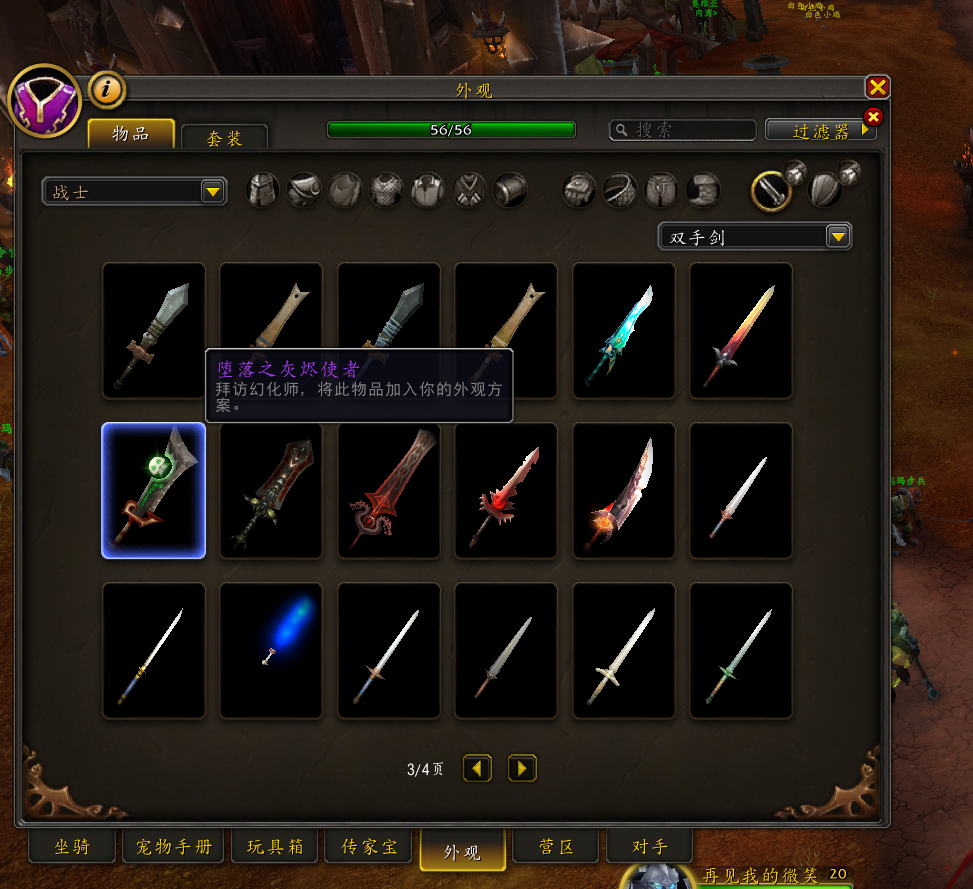
Task: Go to the previous appearance page
Action: [477, 768]
